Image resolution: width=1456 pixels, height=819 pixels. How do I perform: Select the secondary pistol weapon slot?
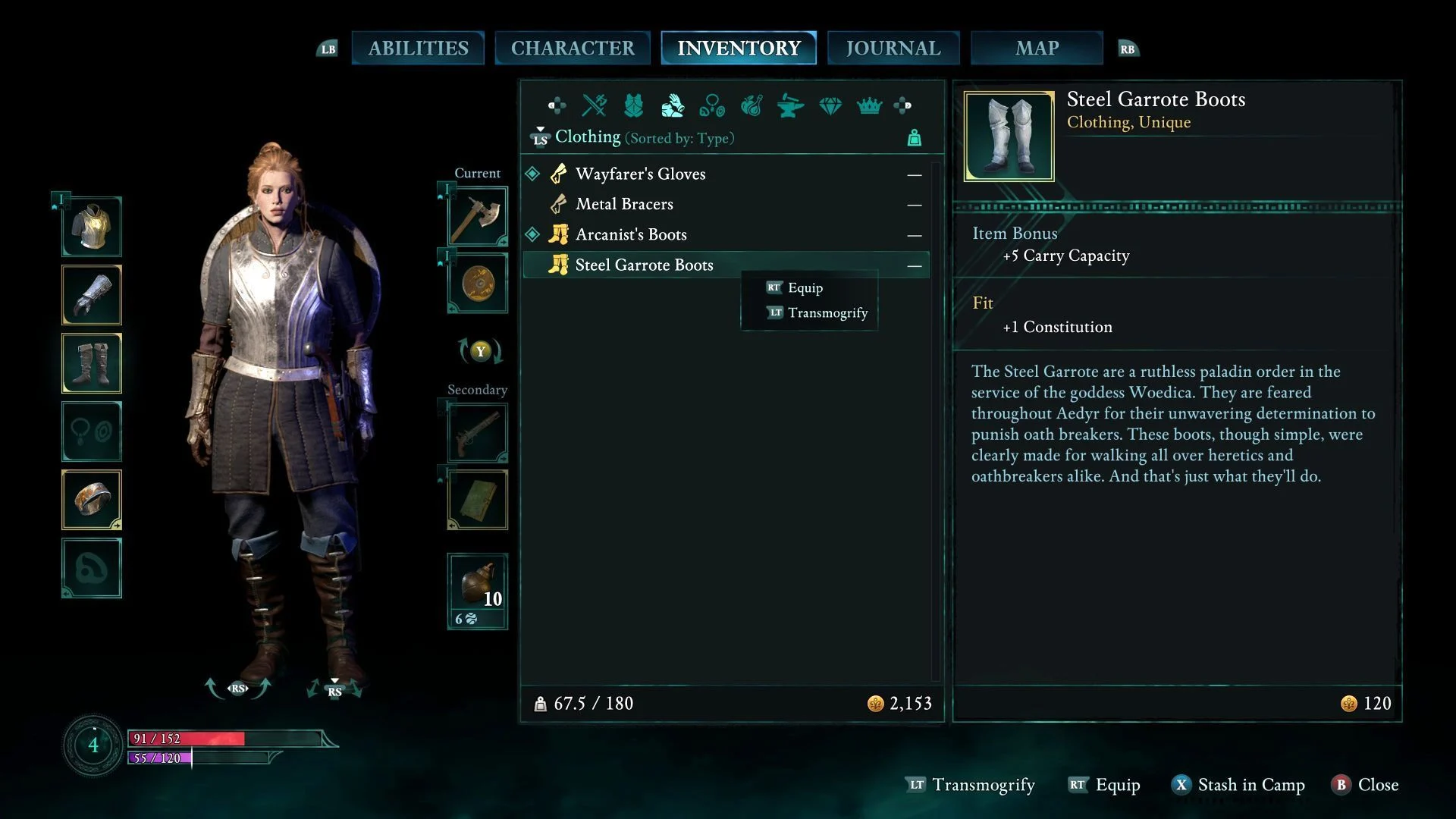tap(478, 433)
